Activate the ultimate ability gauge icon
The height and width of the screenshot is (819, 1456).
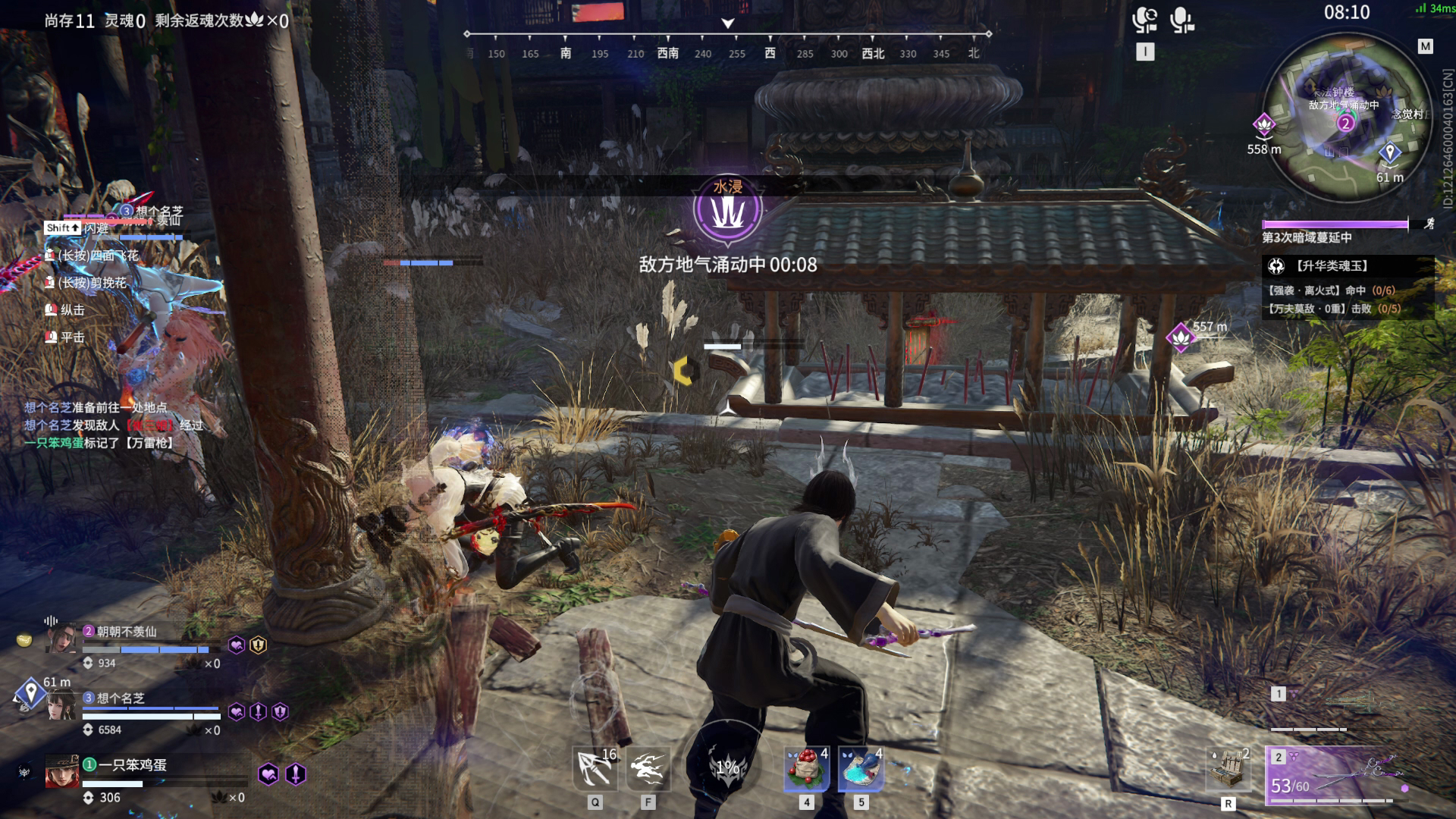[727, 767]
